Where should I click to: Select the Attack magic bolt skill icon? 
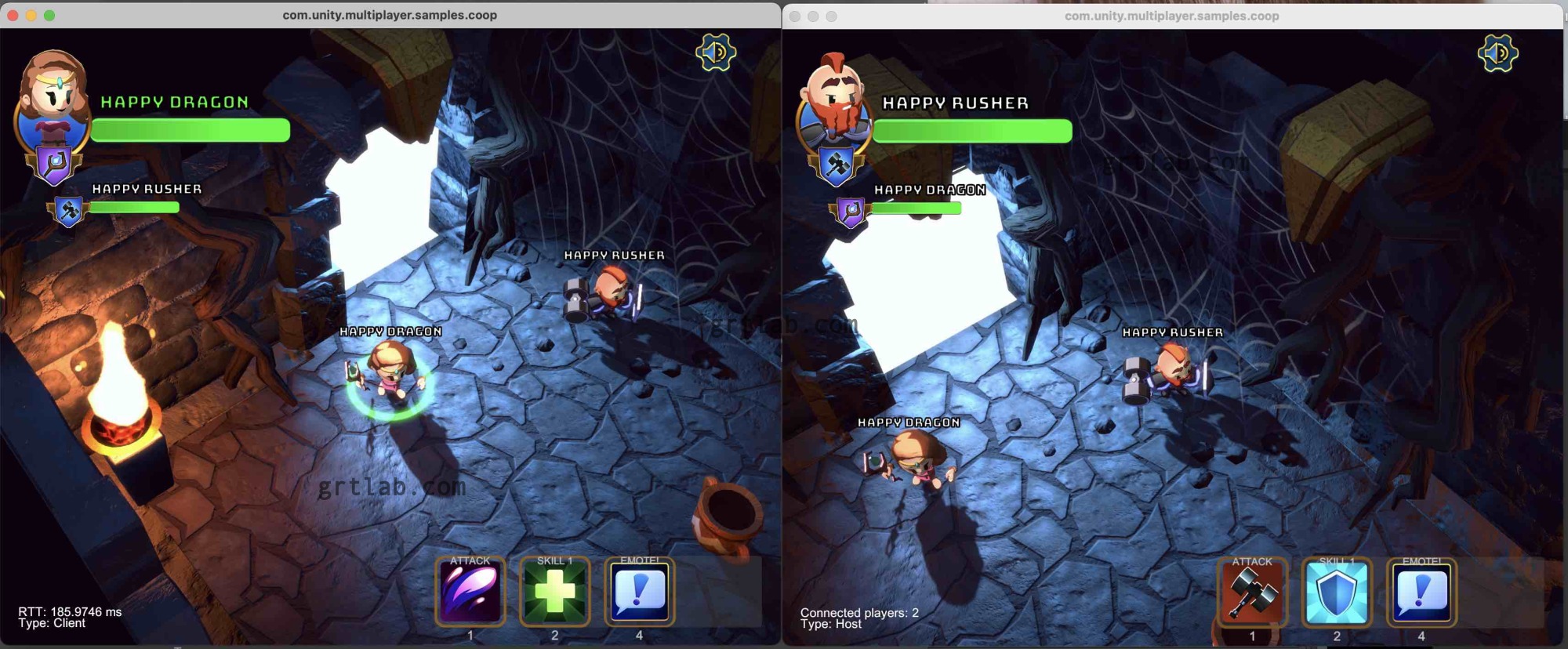(470, 593)
